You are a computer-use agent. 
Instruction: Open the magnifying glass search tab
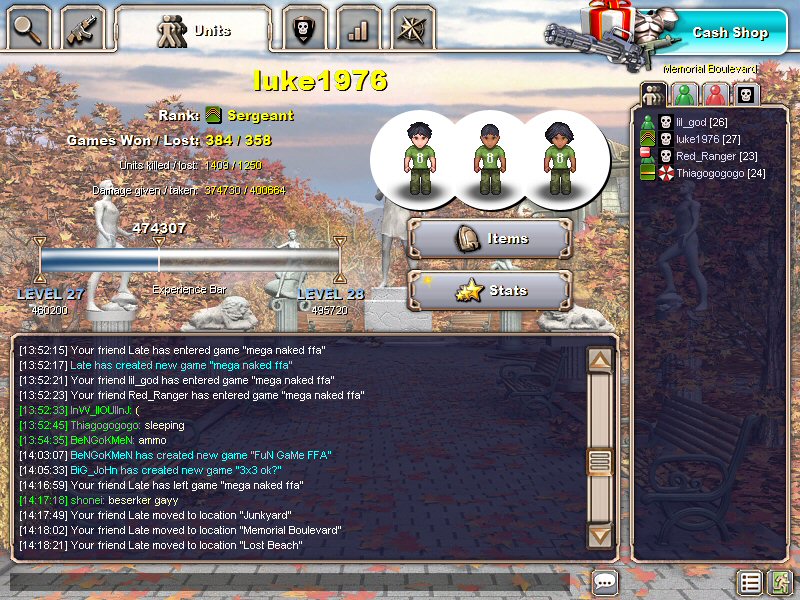(28, 28)
